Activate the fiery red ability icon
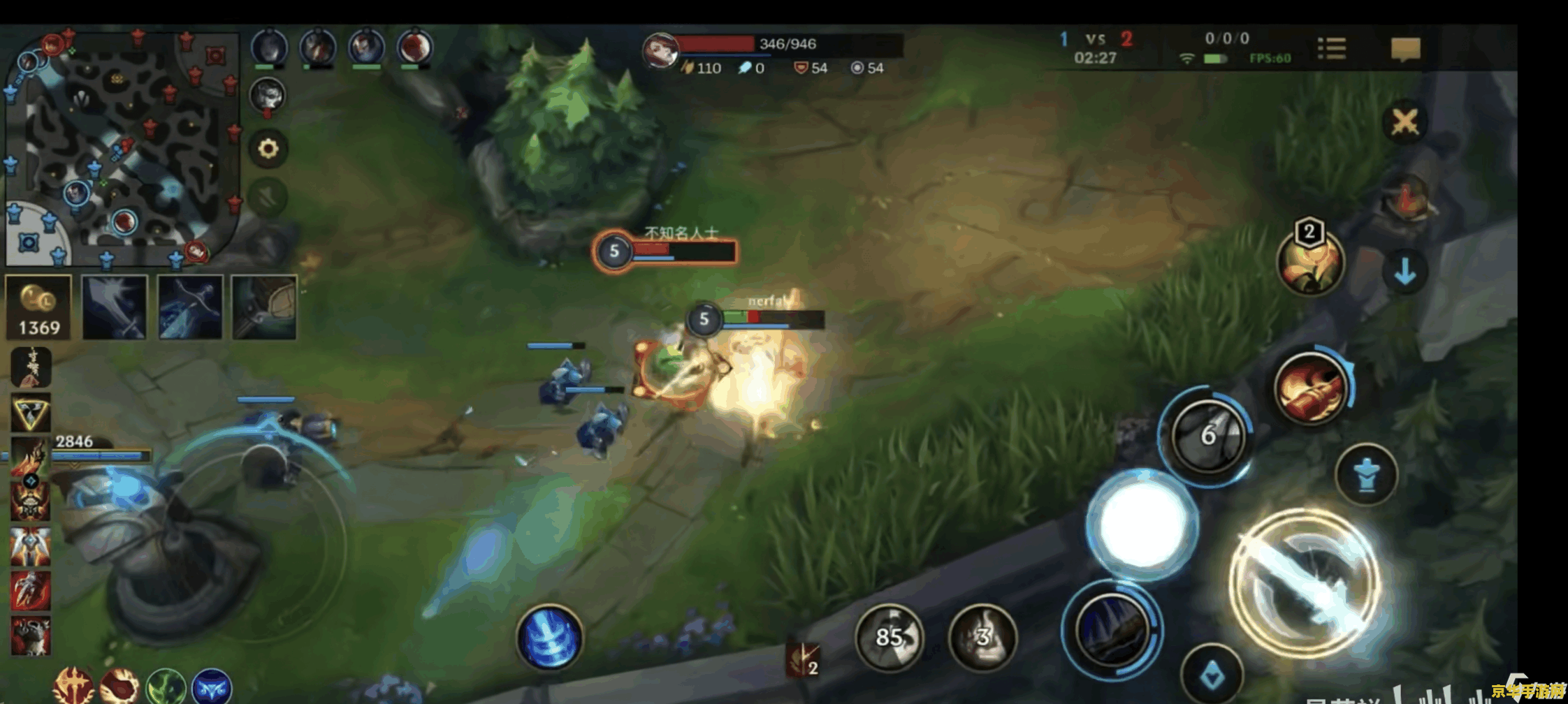Viewport: 1568px width, 704px height. point(1310,388)
